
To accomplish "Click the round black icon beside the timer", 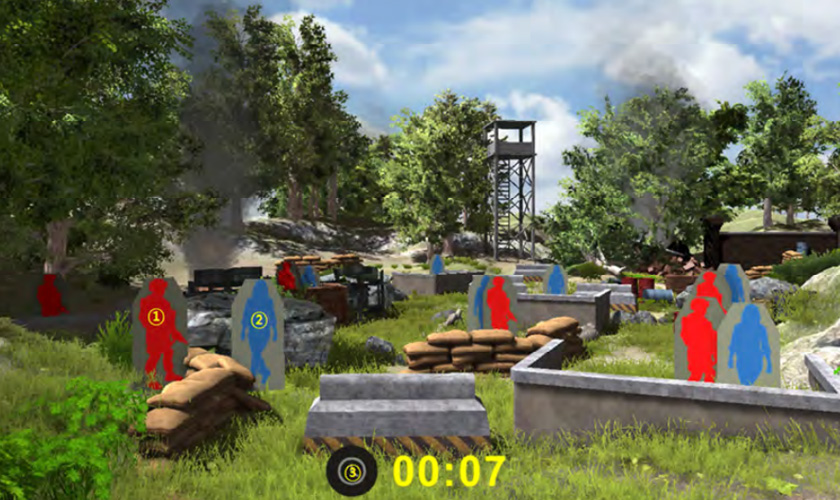I will [352, 471].
